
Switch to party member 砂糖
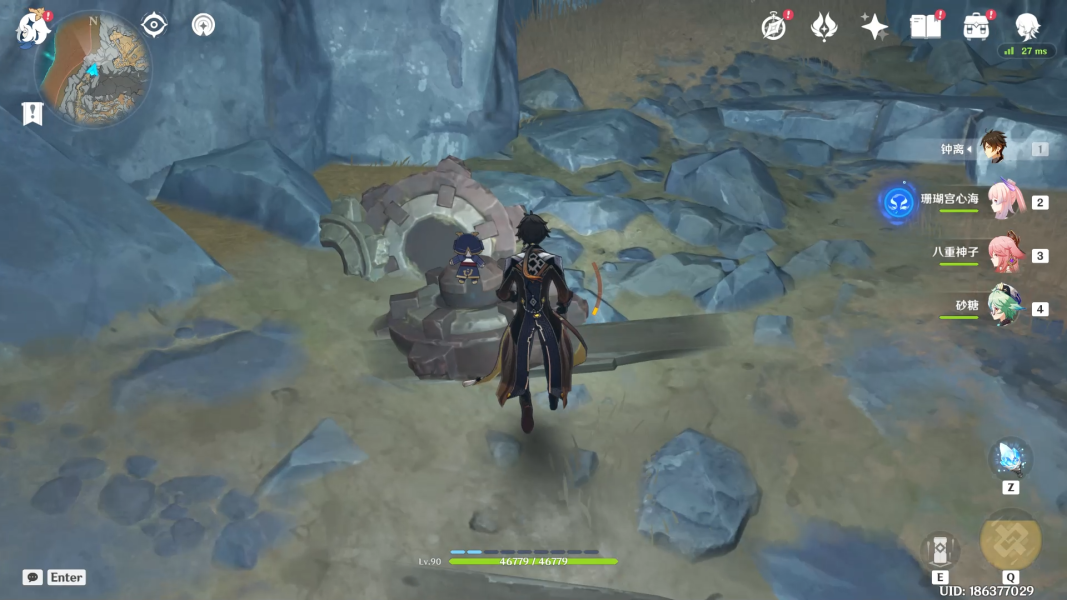click(1004, 307)
